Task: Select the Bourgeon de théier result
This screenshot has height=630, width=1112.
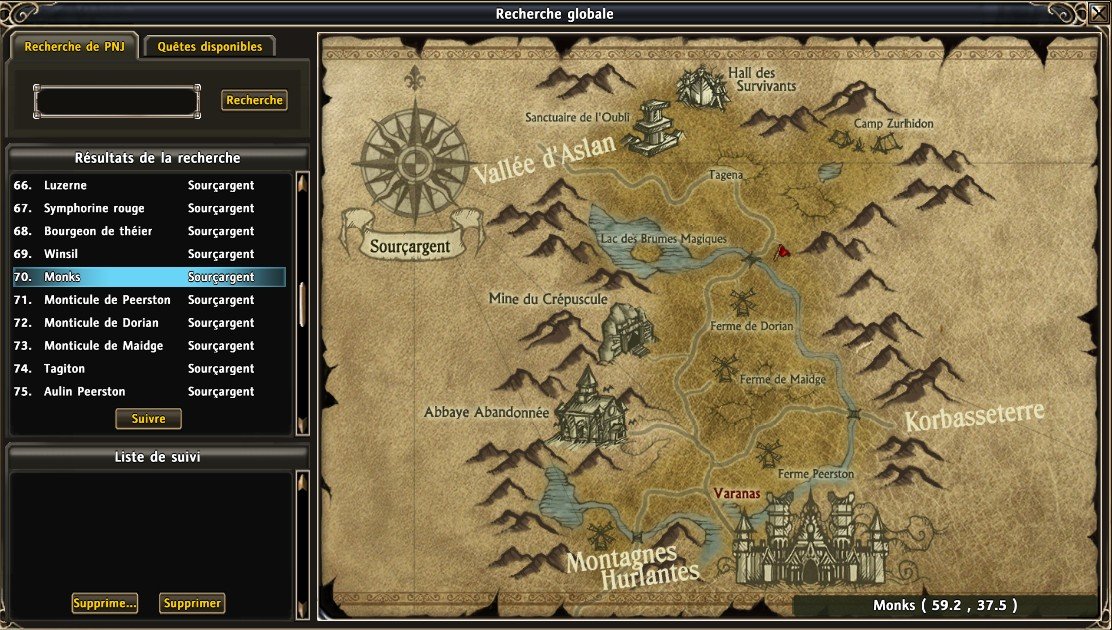Action: [x=148, y=232]
